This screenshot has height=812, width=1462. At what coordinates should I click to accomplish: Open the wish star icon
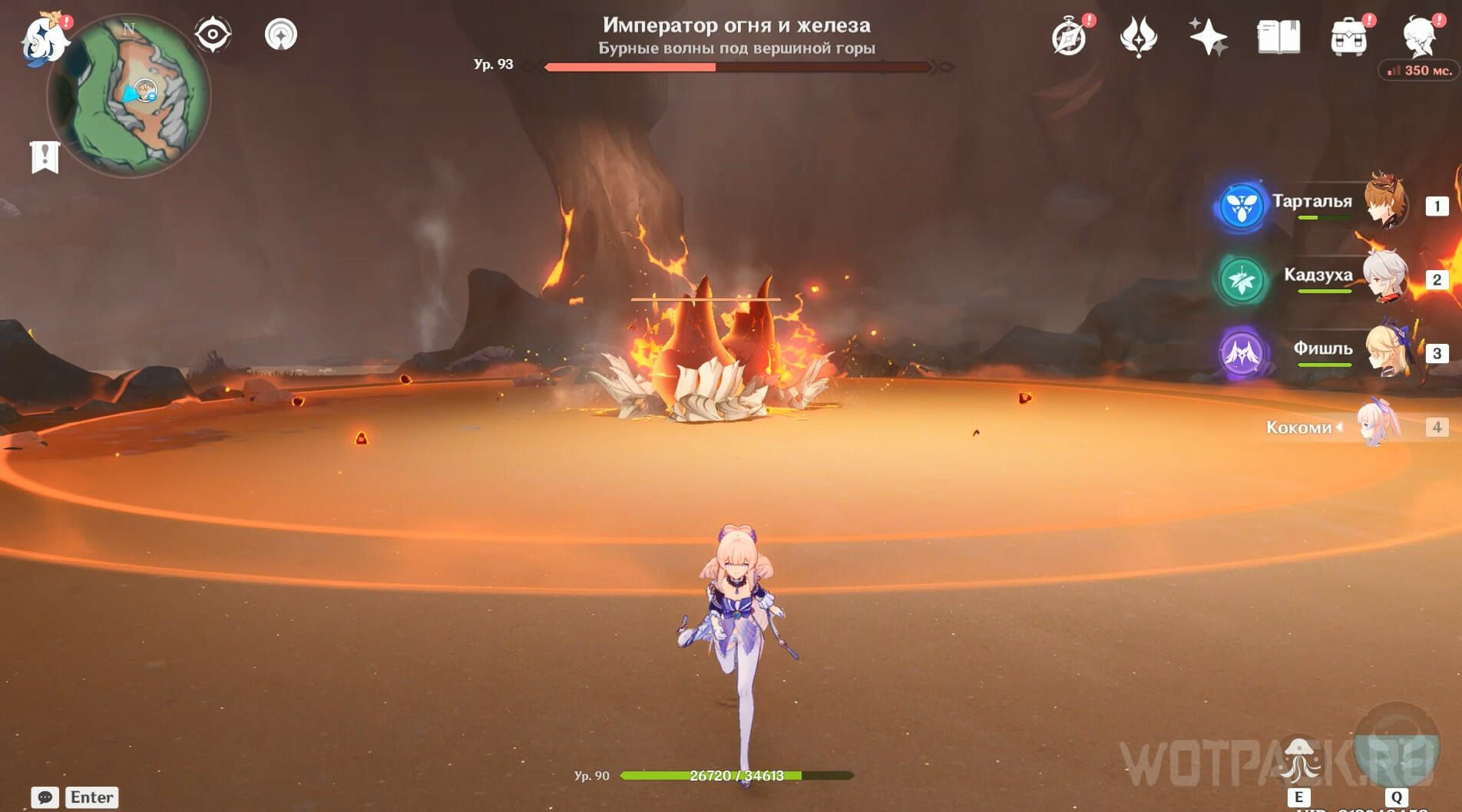[x=1208, y=37]
